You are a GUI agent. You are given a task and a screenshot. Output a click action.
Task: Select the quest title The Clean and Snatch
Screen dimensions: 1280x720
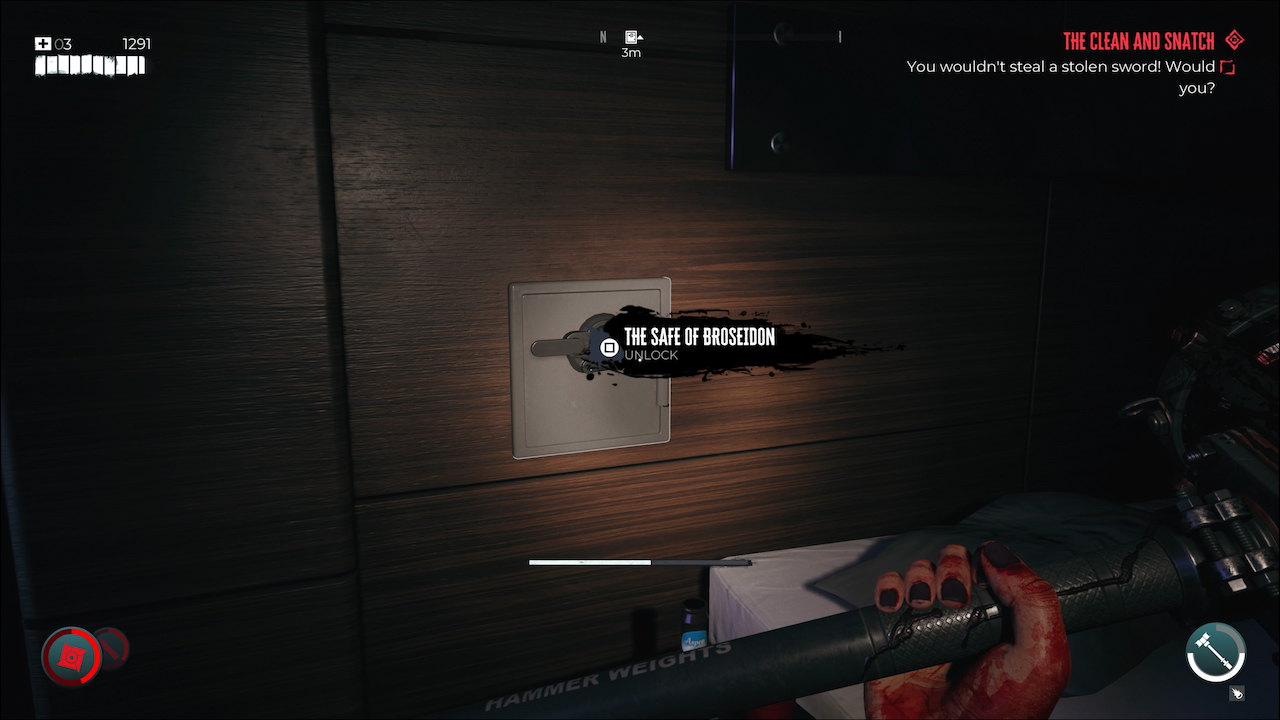click(1139, 40)
